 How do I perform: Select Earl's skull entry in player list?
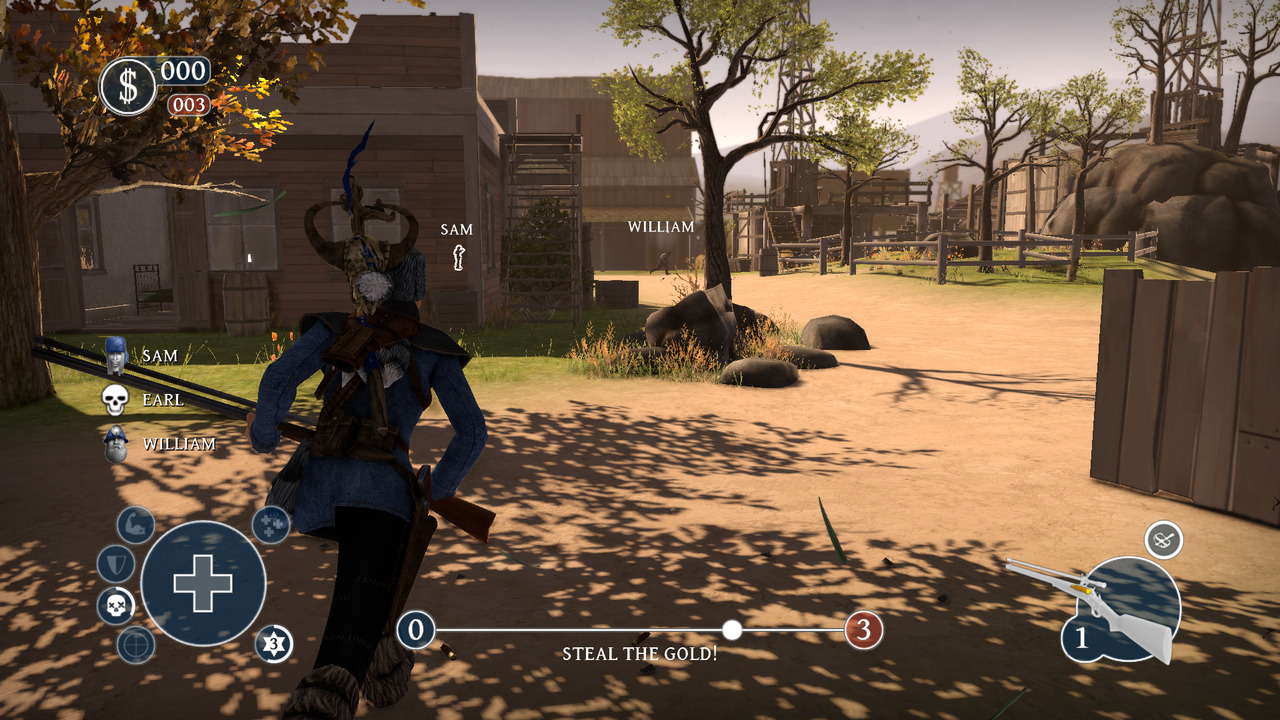[x=116, y=399]
